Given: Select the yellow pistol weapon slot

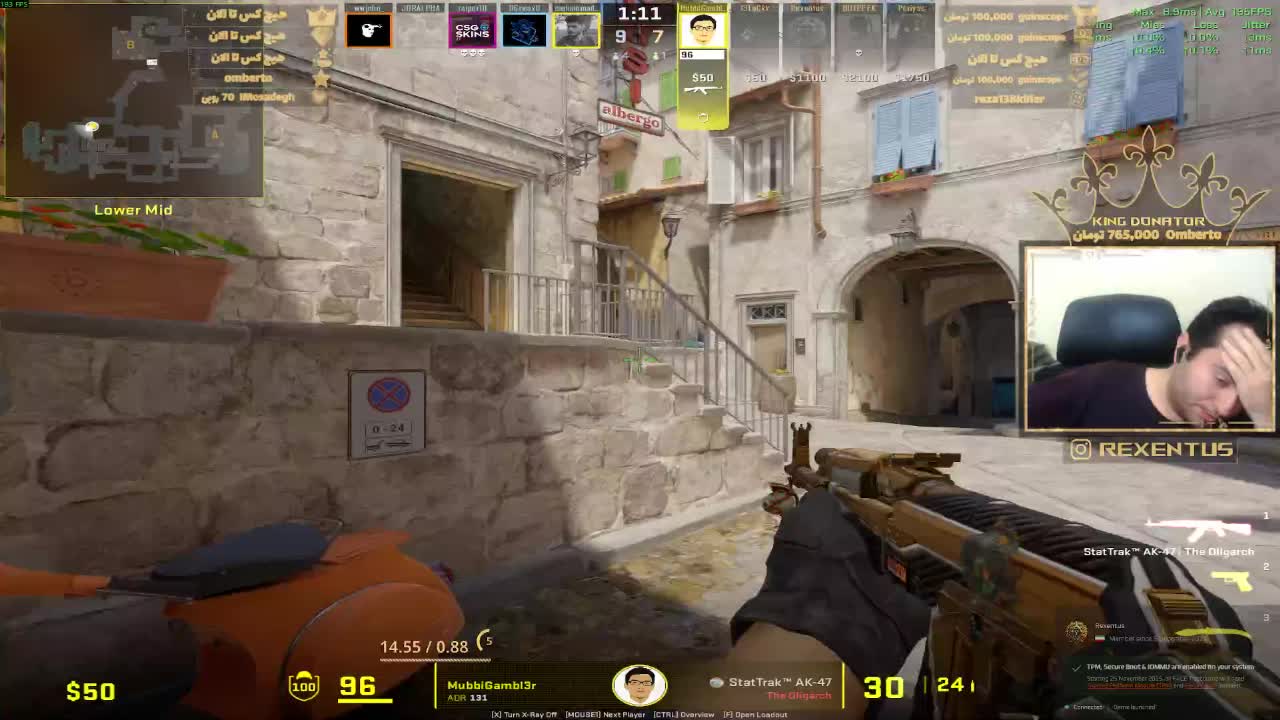Looking at the screenshot, I should pyautogui.click(x=1231, y=580).
